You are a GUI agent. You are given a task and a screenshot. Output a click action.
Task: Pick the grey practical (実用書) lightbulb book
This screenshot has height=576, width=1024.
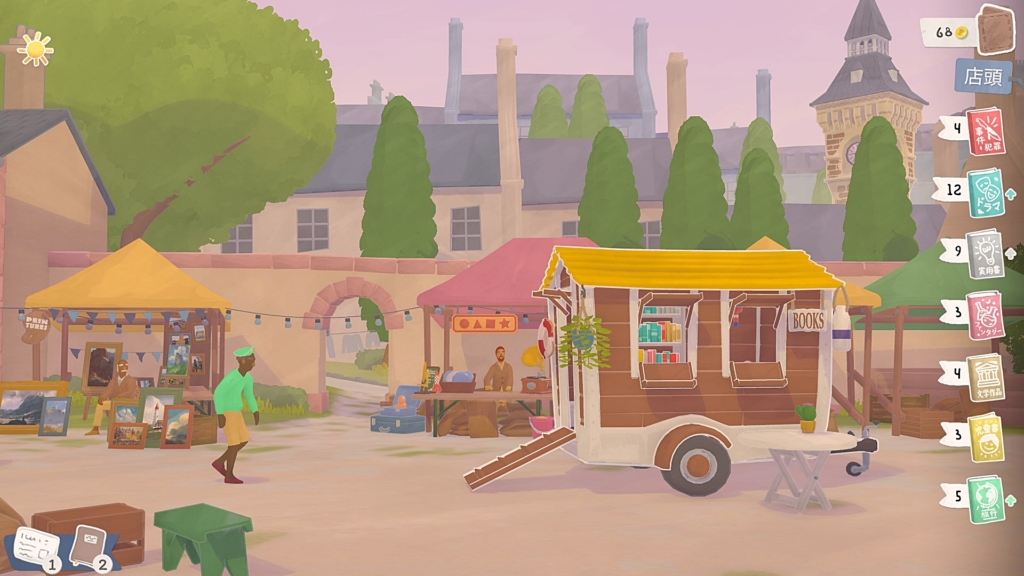[x=986, y=254]
